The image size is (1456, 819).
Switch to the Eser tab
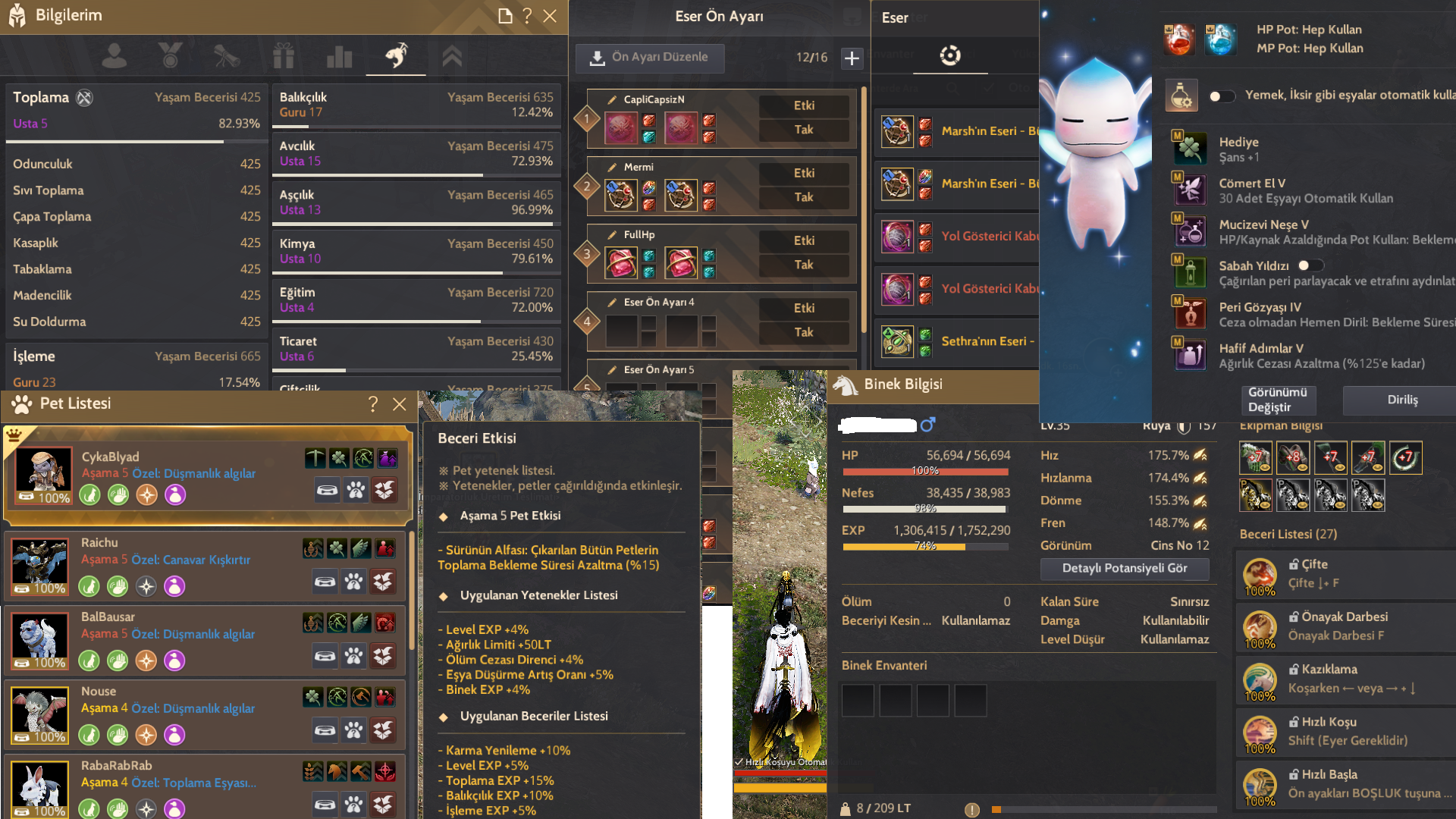click(x=950, y=56)
